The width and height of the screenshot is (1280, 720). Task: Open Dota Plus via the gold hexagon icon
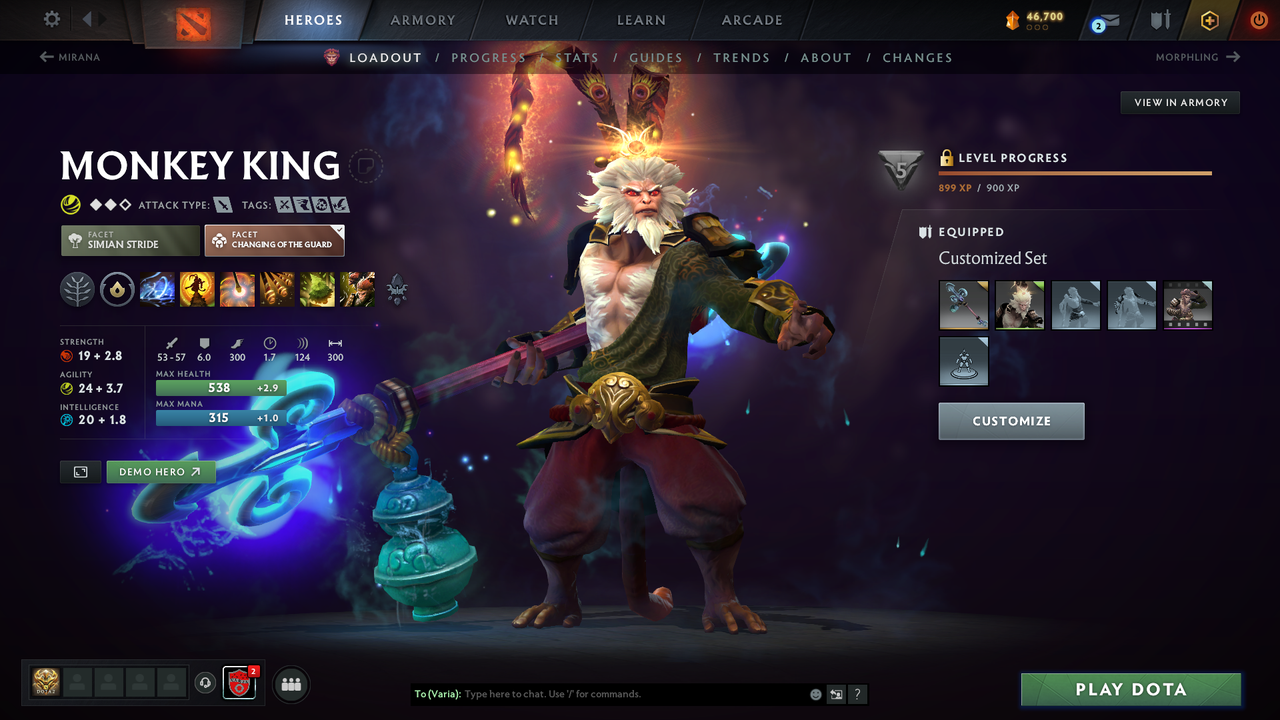click(1209, 19)
